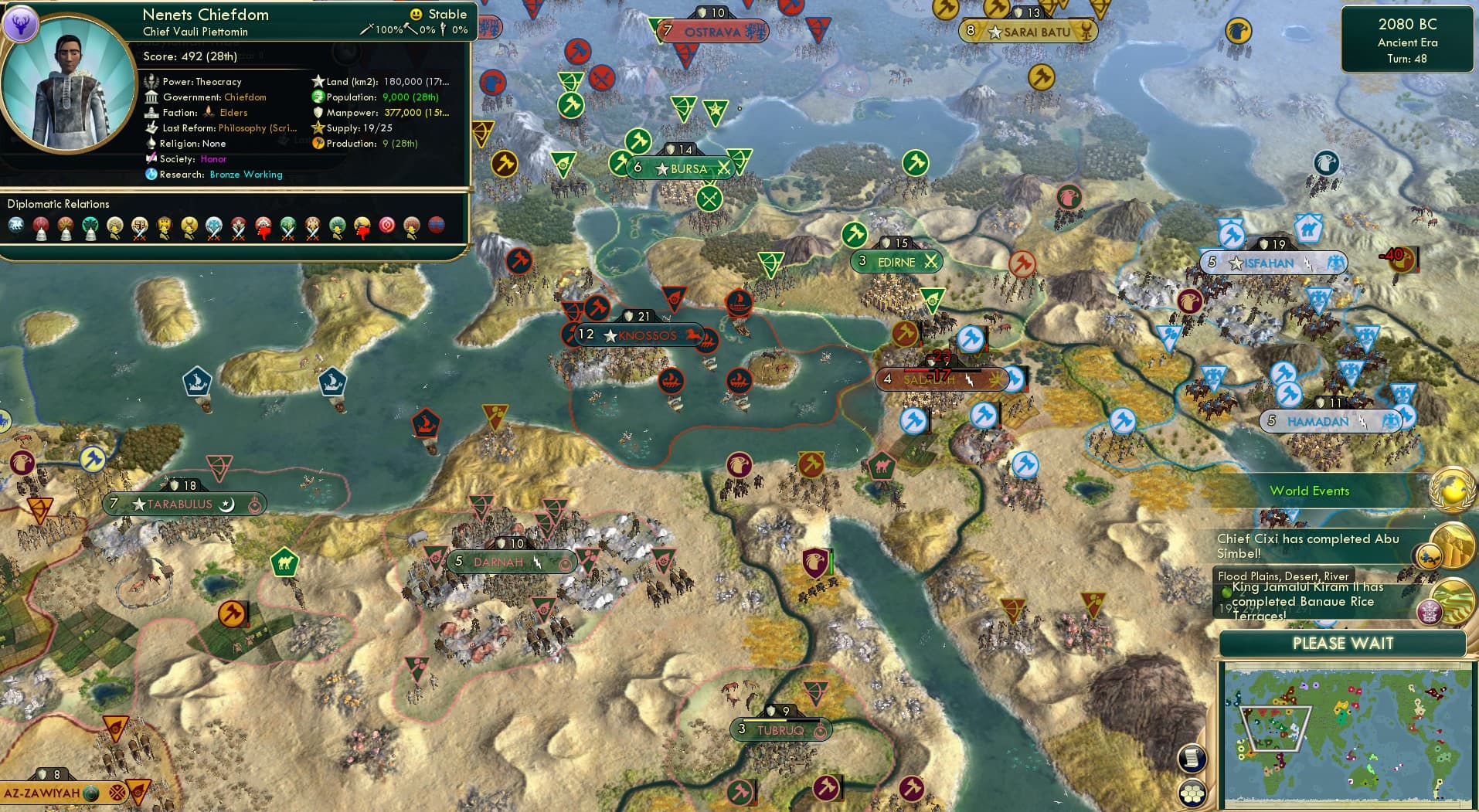The height and width of the screenshot is (812, 1479).
Task: Select the Knossos city banner
Action: [640, 335]
